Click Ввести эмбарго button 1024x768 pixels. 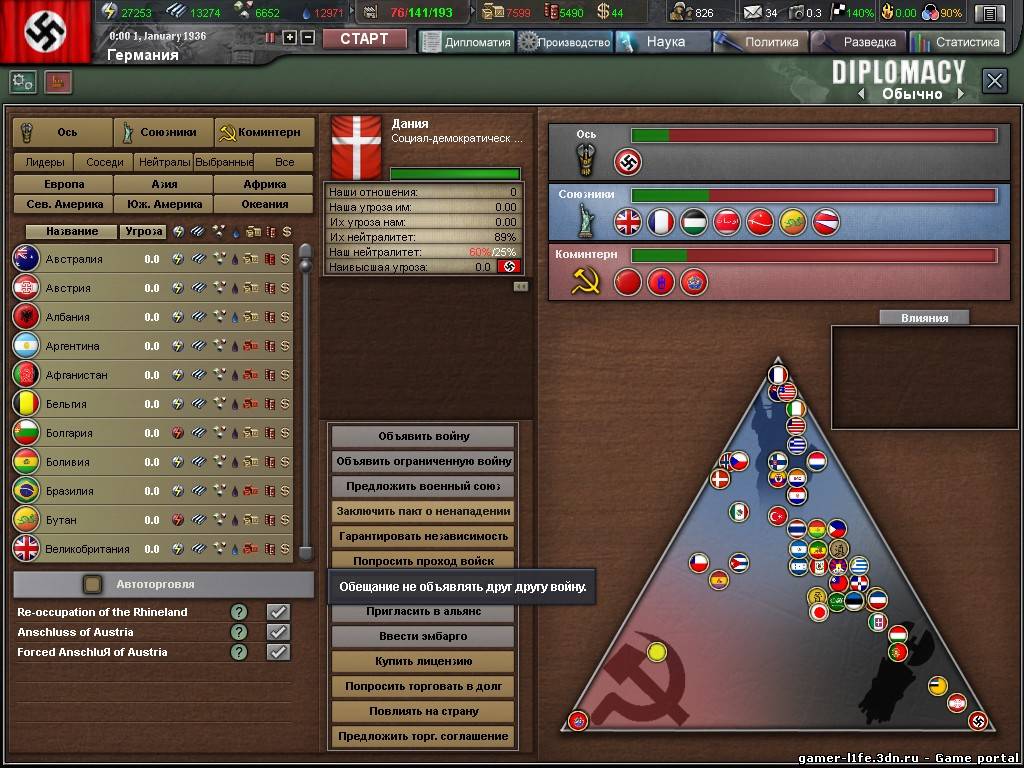tap(424, 636)
